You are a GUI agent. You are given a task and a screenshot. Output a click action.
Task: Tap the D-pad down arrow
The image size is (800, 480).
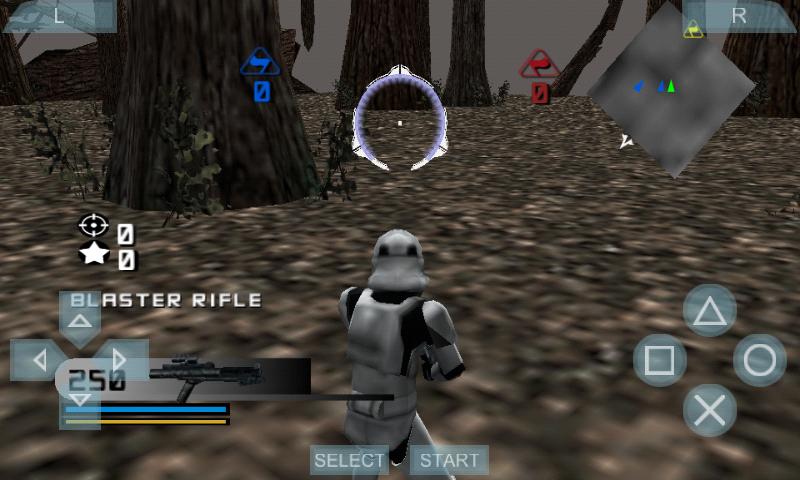80,400
